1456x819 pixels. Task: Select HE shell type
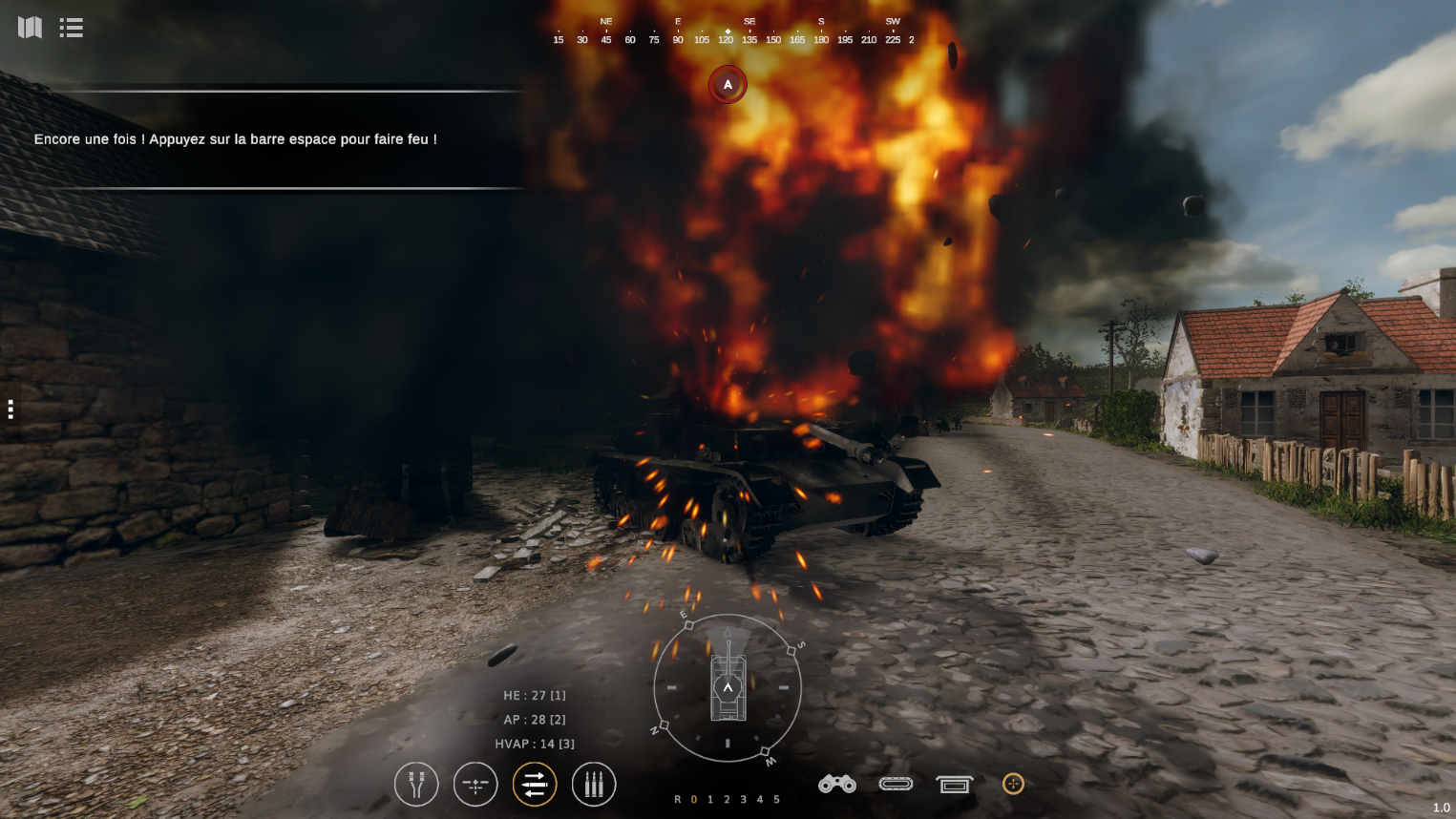[535, 696]
